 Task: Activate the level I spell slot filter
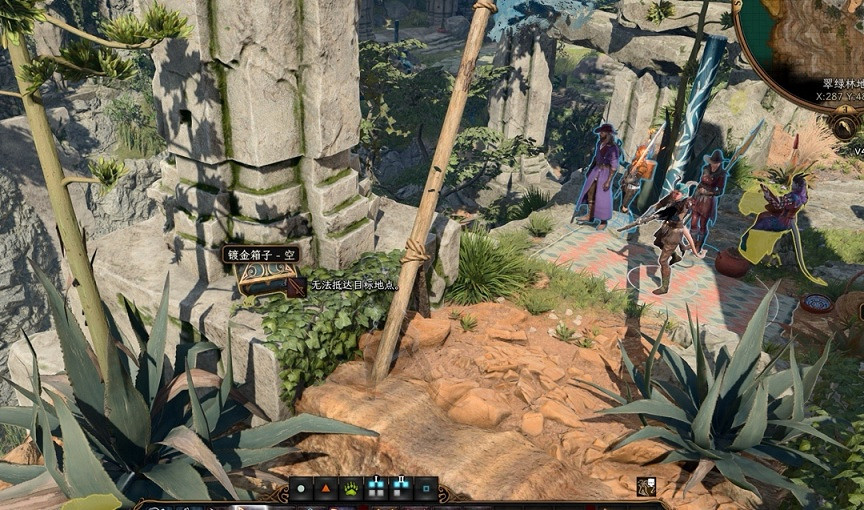tap(376, 490)
